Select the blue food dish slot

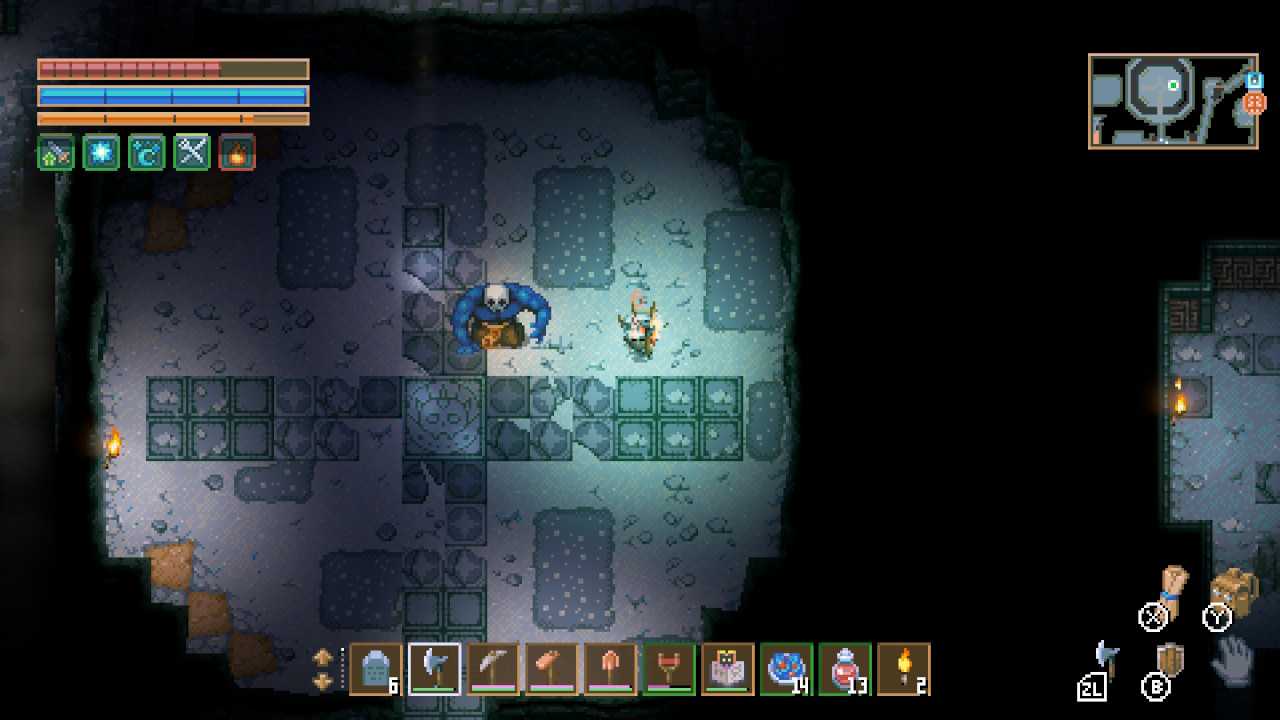point(786,669)
